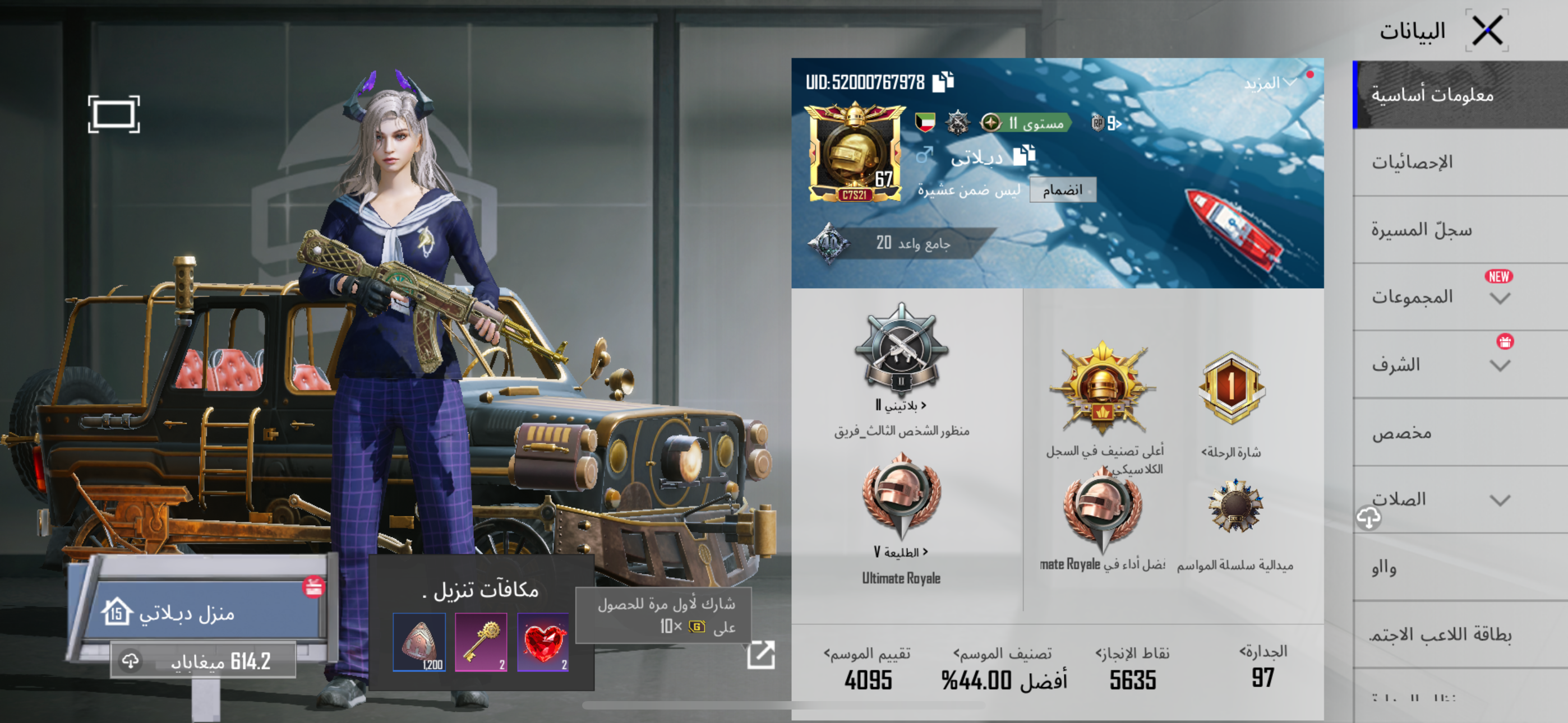Viewport: 1568px width, 723px height.
Task: Select the golden key reward
Action: [481, 642]
